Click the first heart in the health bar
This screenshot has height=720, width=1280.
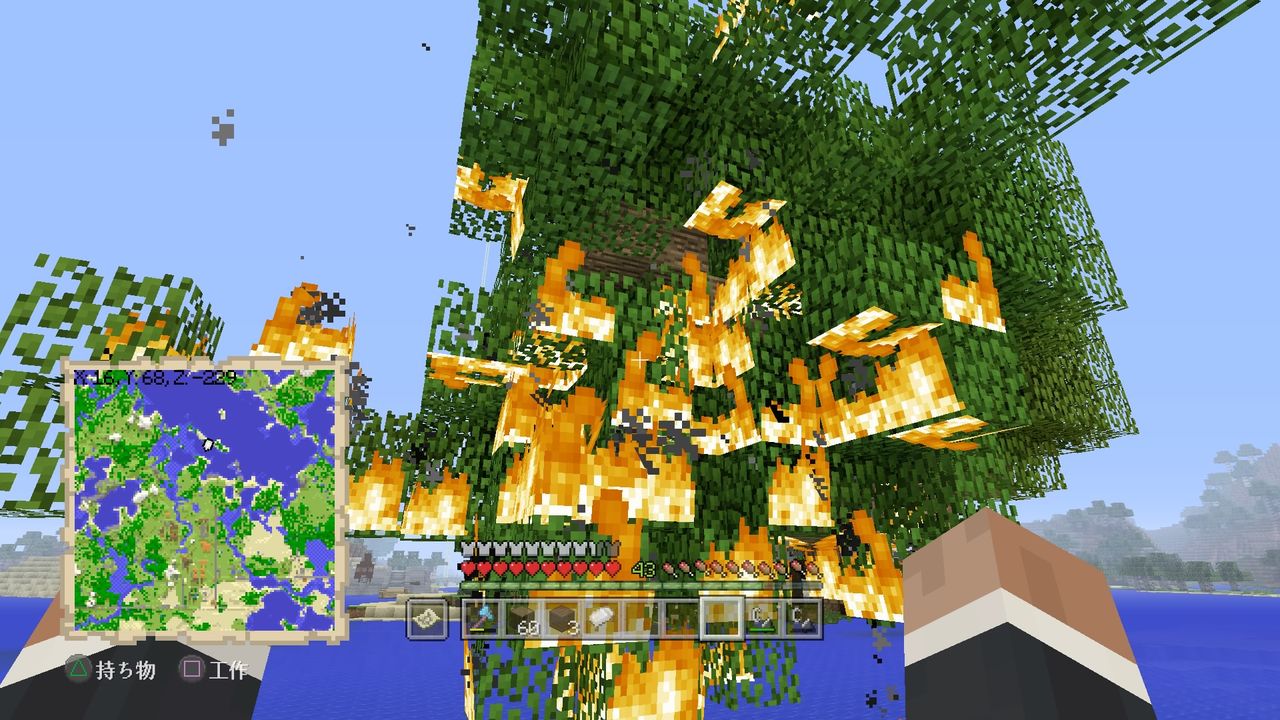point(467,567)
